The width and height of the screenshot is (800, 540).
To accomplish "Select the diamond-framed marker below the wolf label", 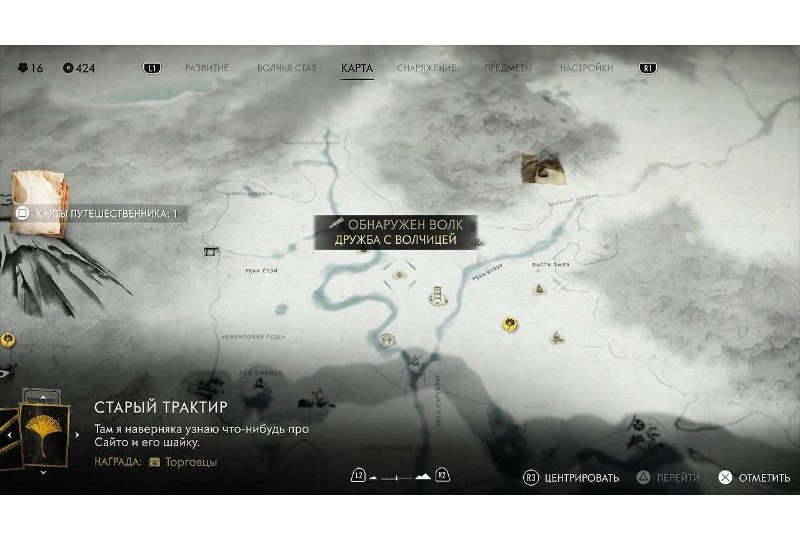I will click(400, 271).
